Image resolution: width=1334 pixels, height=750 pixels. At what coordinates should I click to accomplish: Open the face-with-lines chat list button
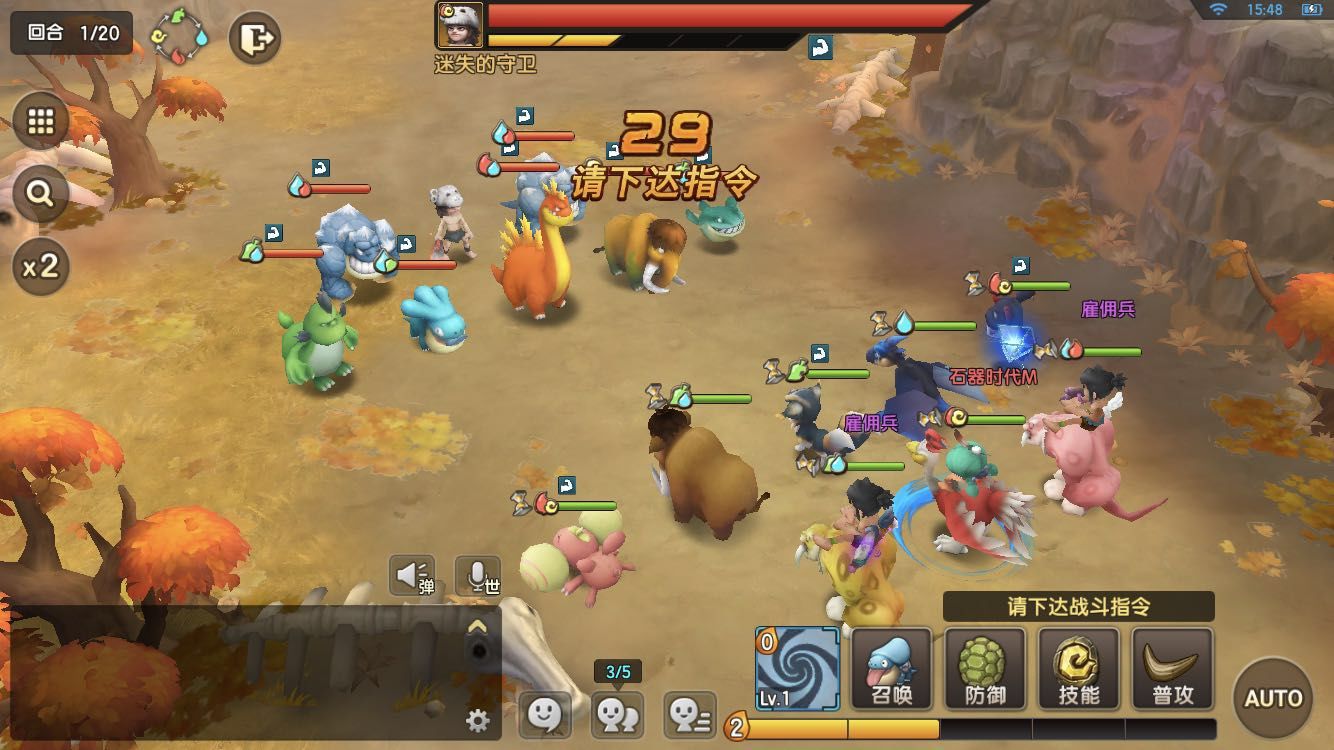click(690, 714)
